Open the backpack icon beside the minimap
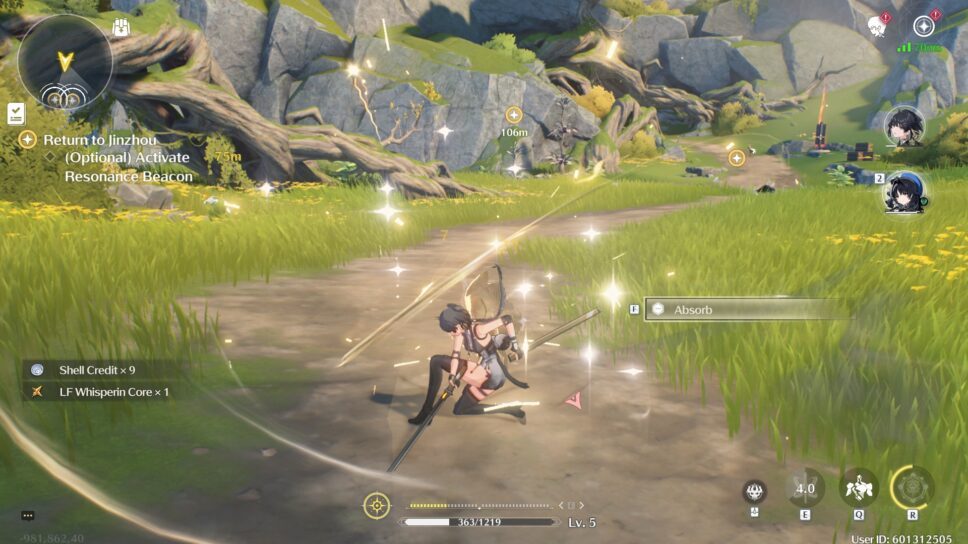 point(122,27)
